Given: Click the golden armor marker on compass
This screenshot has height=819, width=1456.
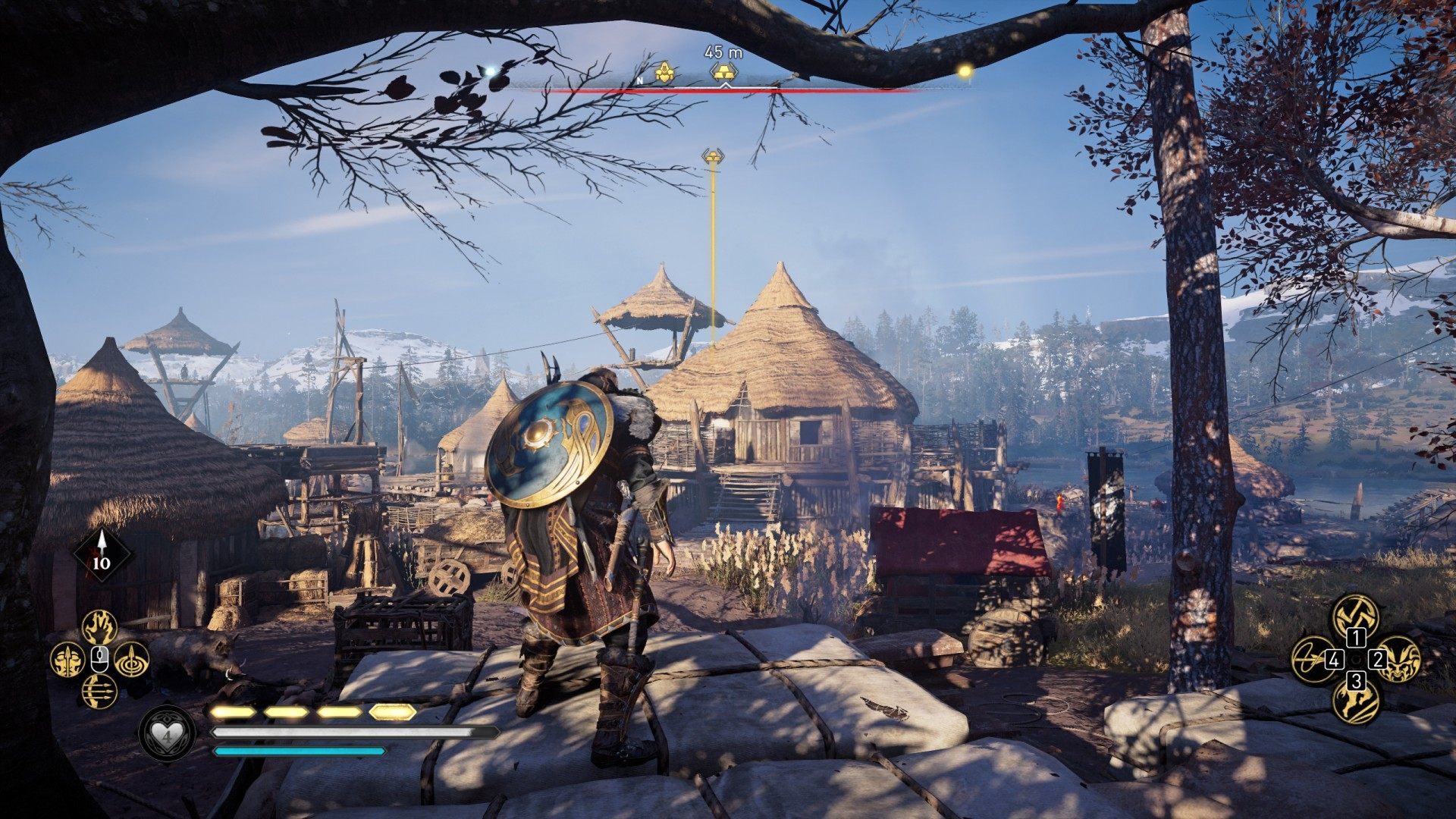Looking at the screenshot, I should tap(666, 72).
